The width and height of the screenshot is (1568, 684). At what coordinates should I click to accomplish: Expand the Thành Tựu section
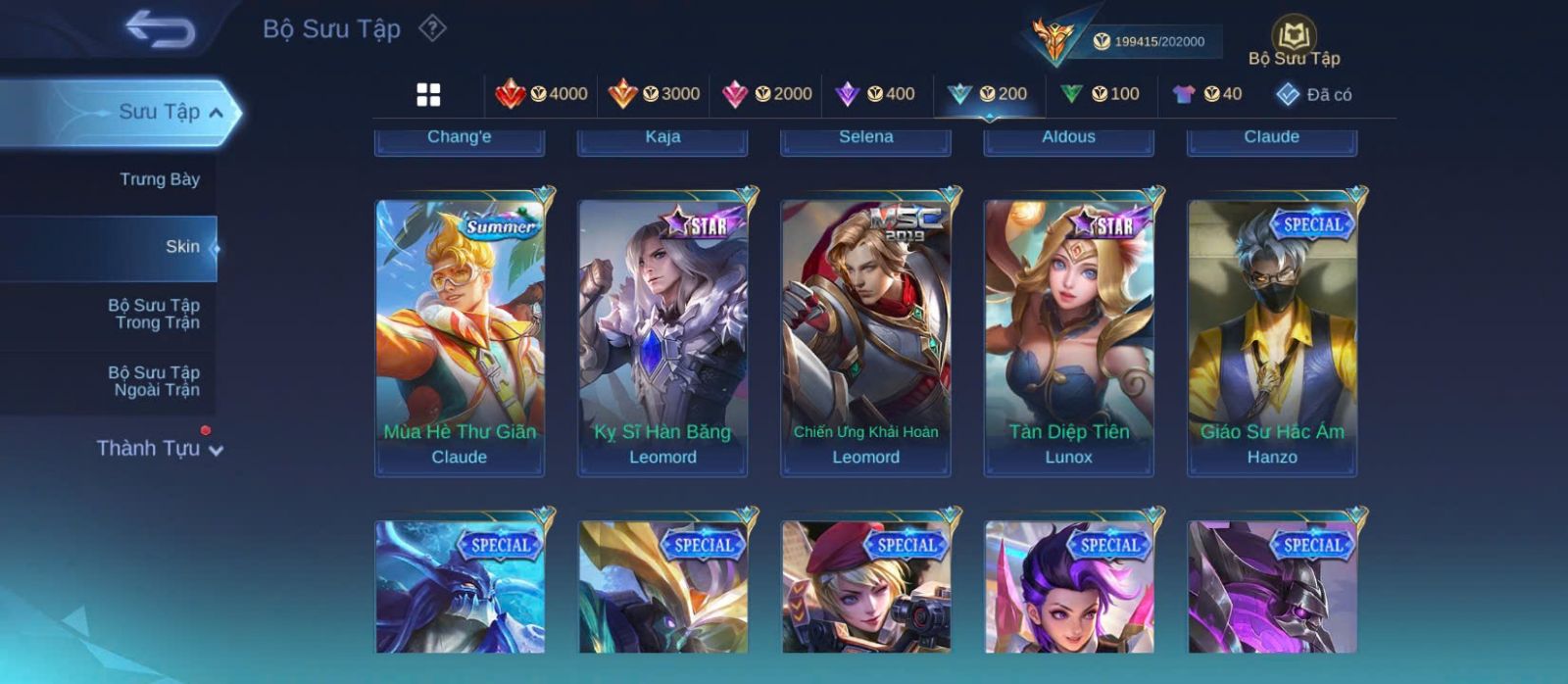(160, 449)
